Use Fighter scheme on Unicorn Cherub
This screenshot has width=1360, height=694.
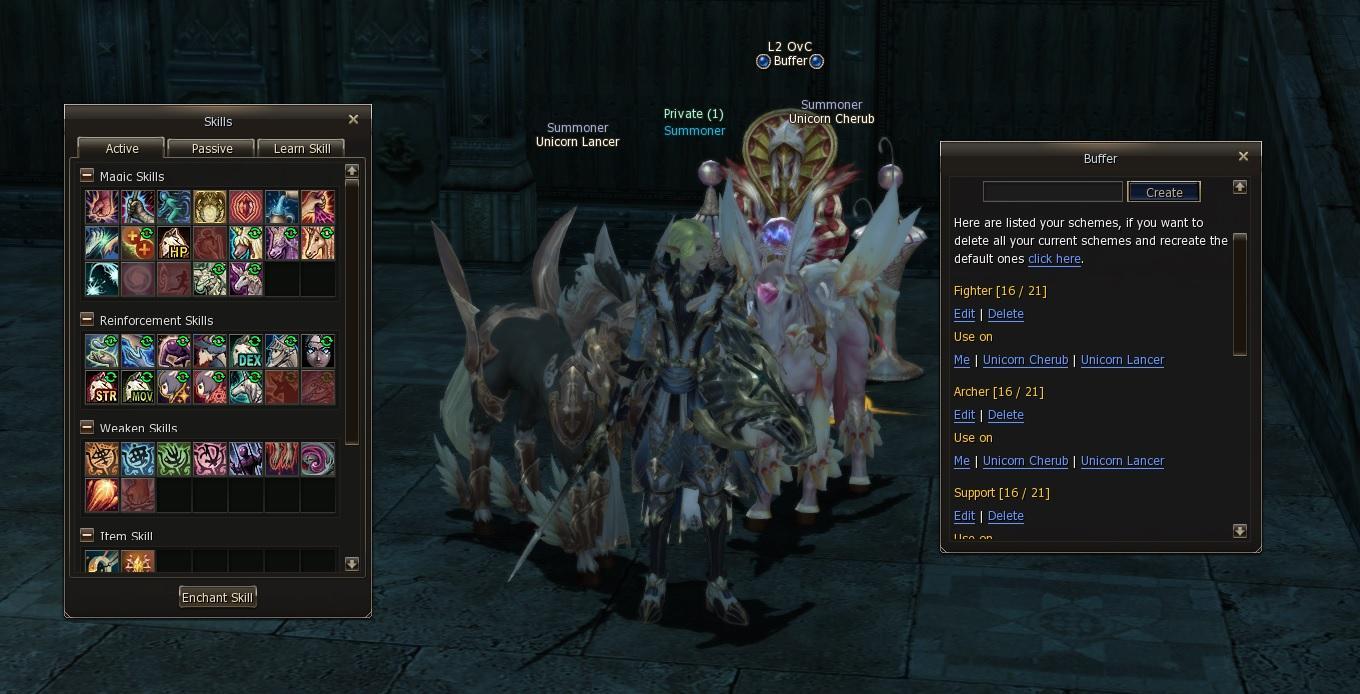click(x=1025, y=360)
